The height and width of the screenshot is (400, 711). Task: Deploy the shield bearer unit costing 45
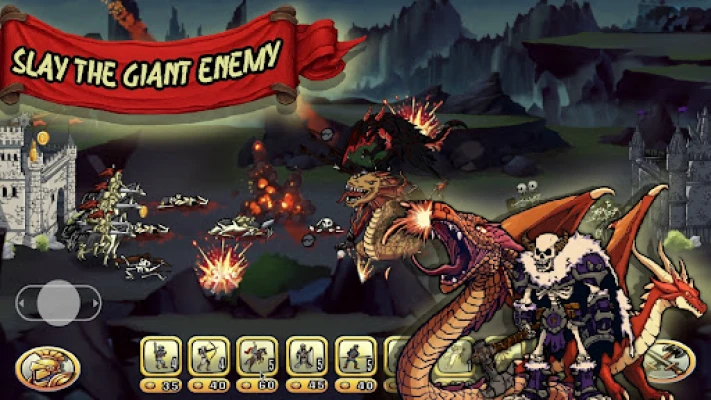306,356
